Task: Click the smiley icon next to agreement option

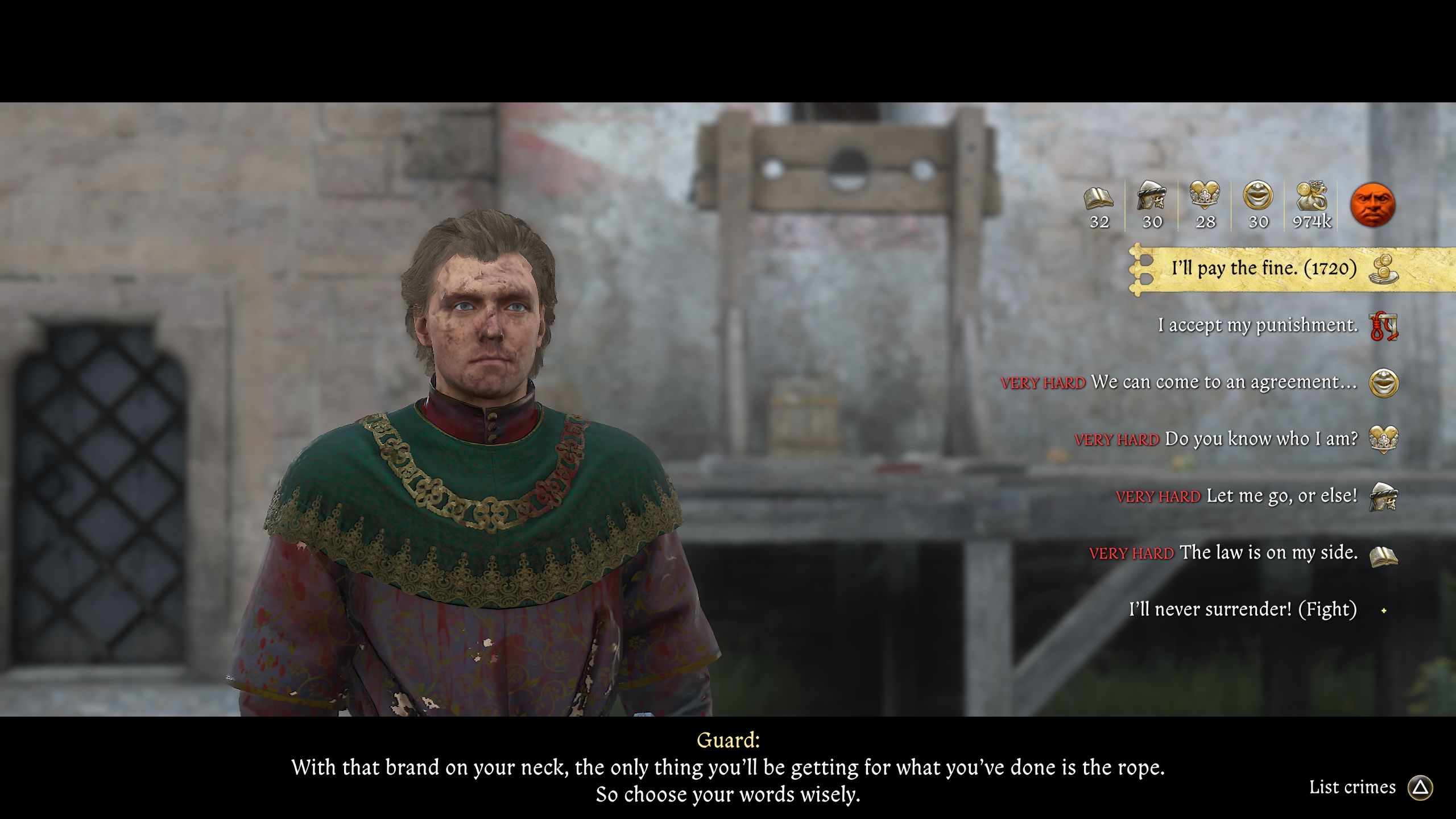Action: pyautogui.click(x=1389, y=382)
